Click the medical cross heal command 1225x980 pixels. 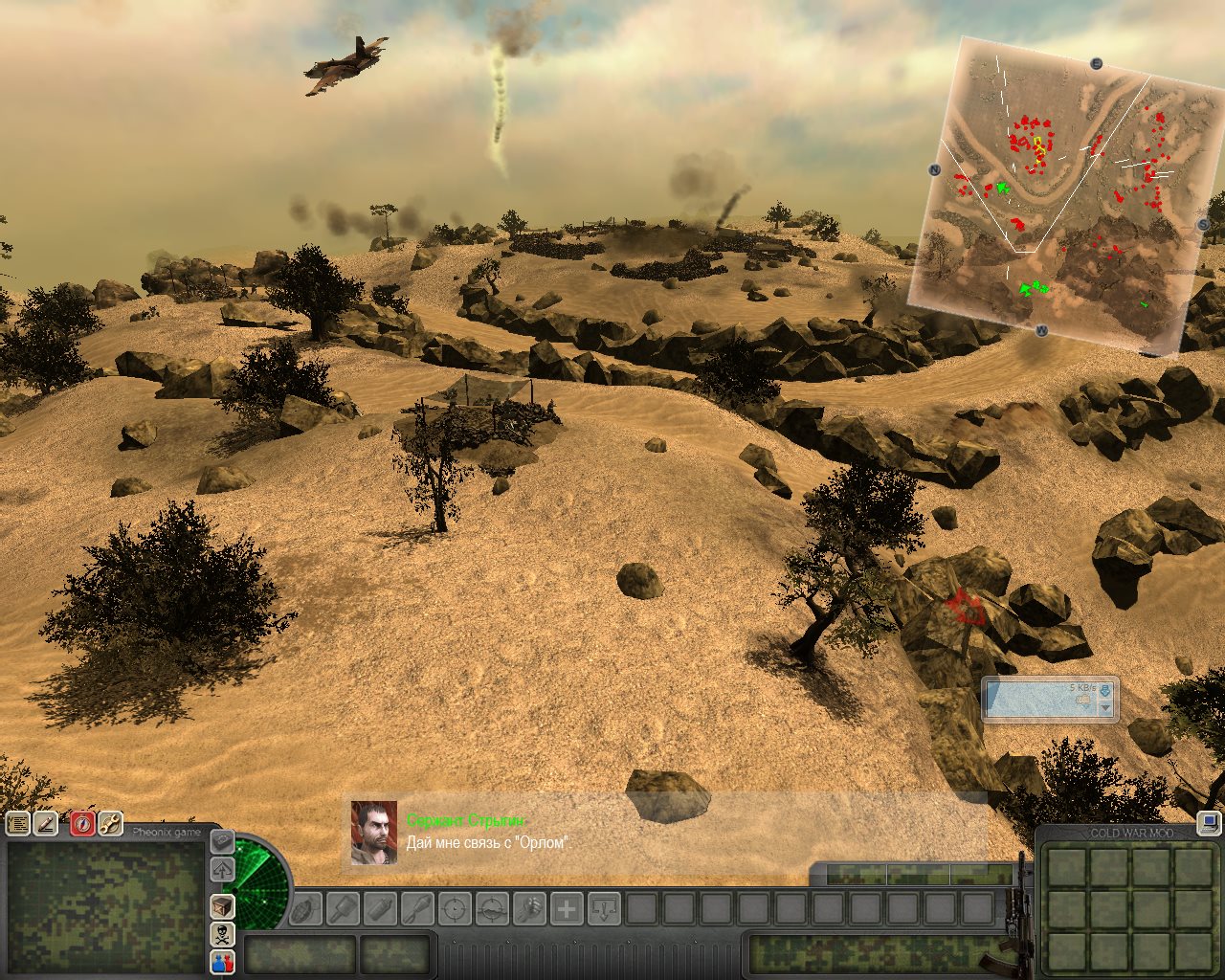pyautogui.click(x=567, y=908)
